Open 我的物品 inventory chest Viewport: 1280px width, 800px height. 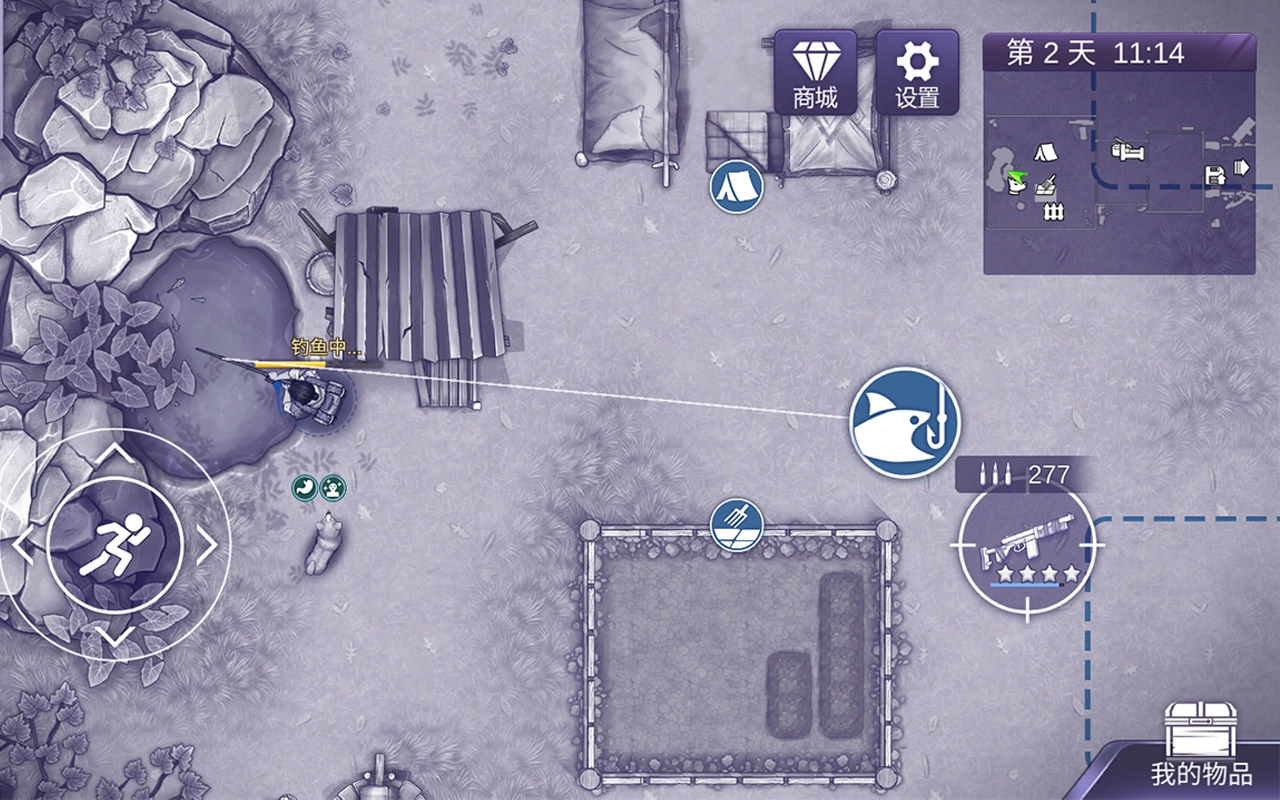[1200, 745]
